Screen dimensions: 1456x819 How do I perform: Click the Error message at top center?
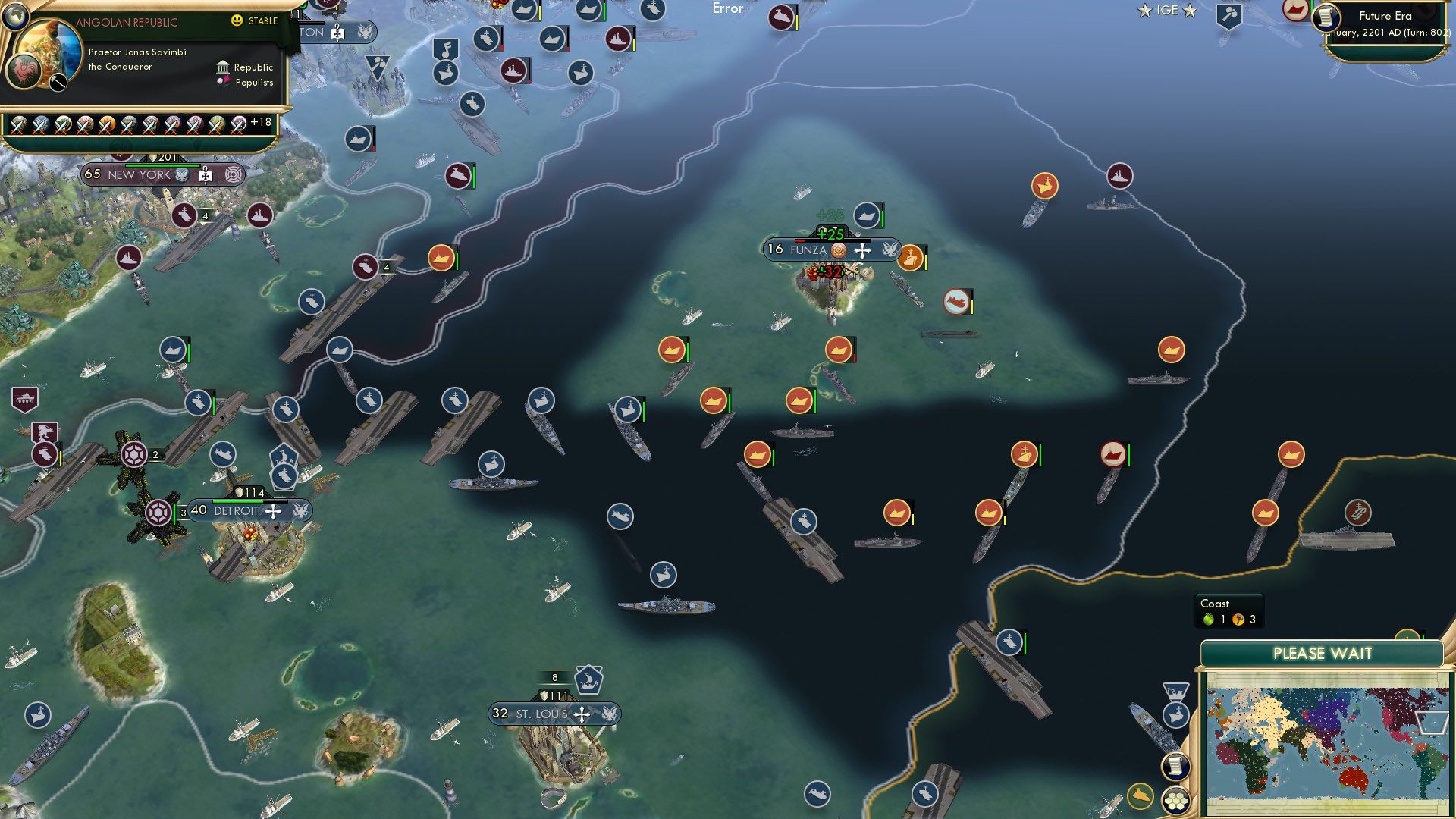pyautogui.click(x=726, y=9)
